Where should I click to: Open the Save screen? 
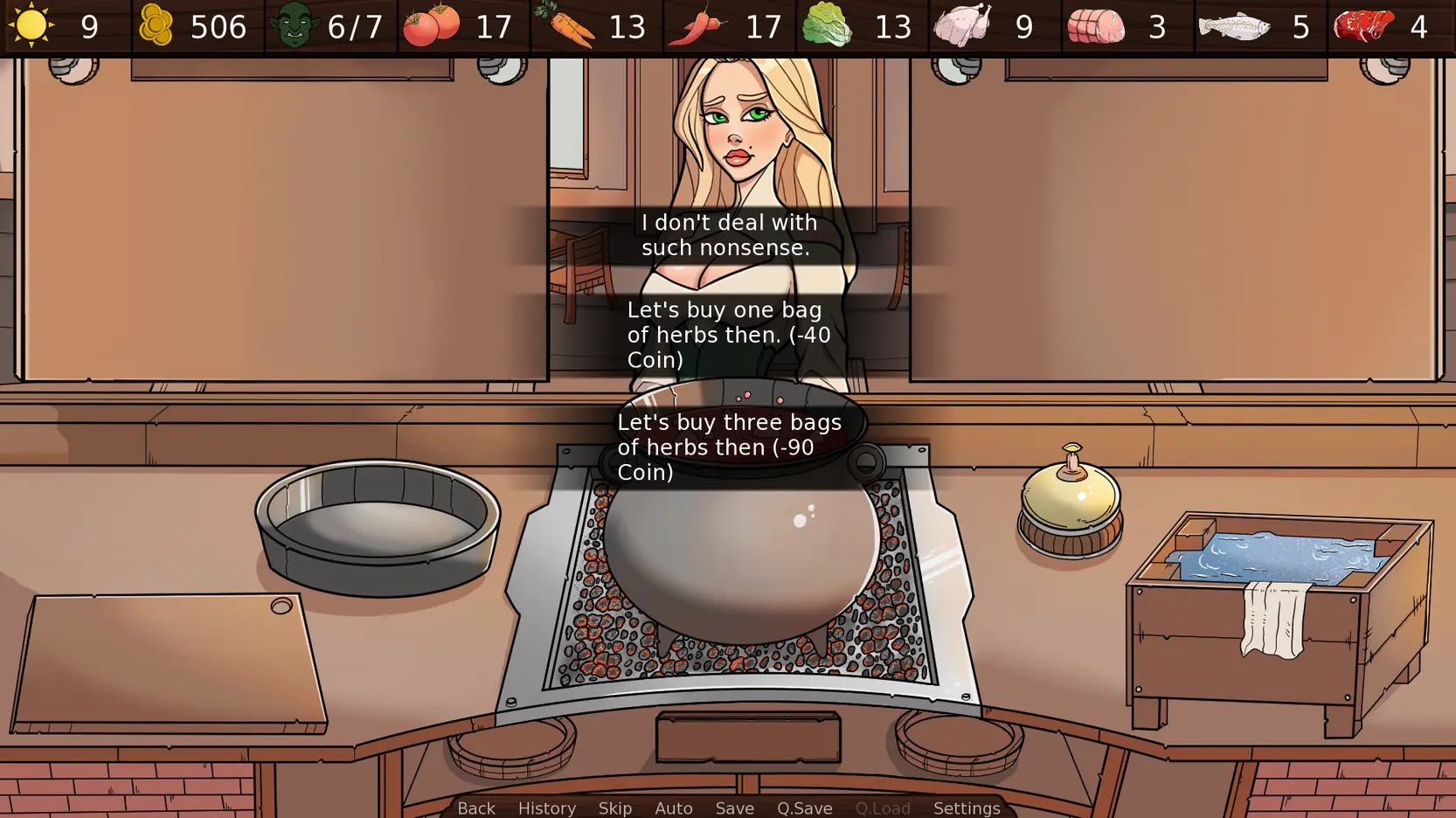(x=735, y=808)
